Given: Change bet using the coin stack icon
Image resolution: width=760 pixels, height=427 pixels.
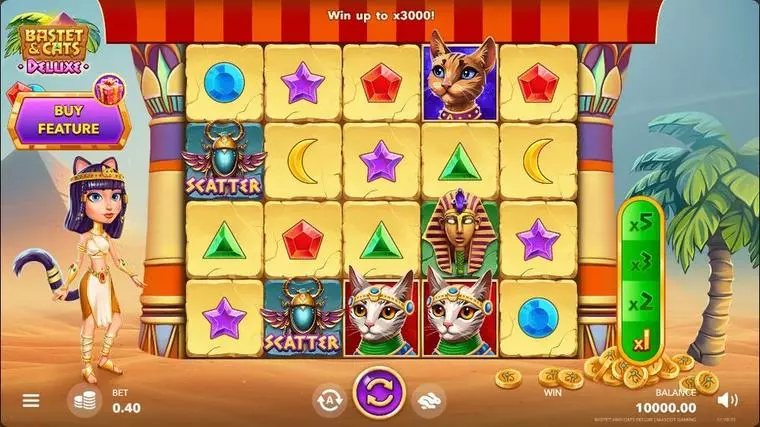Looking at the screenshot, I should pos(85,401).
